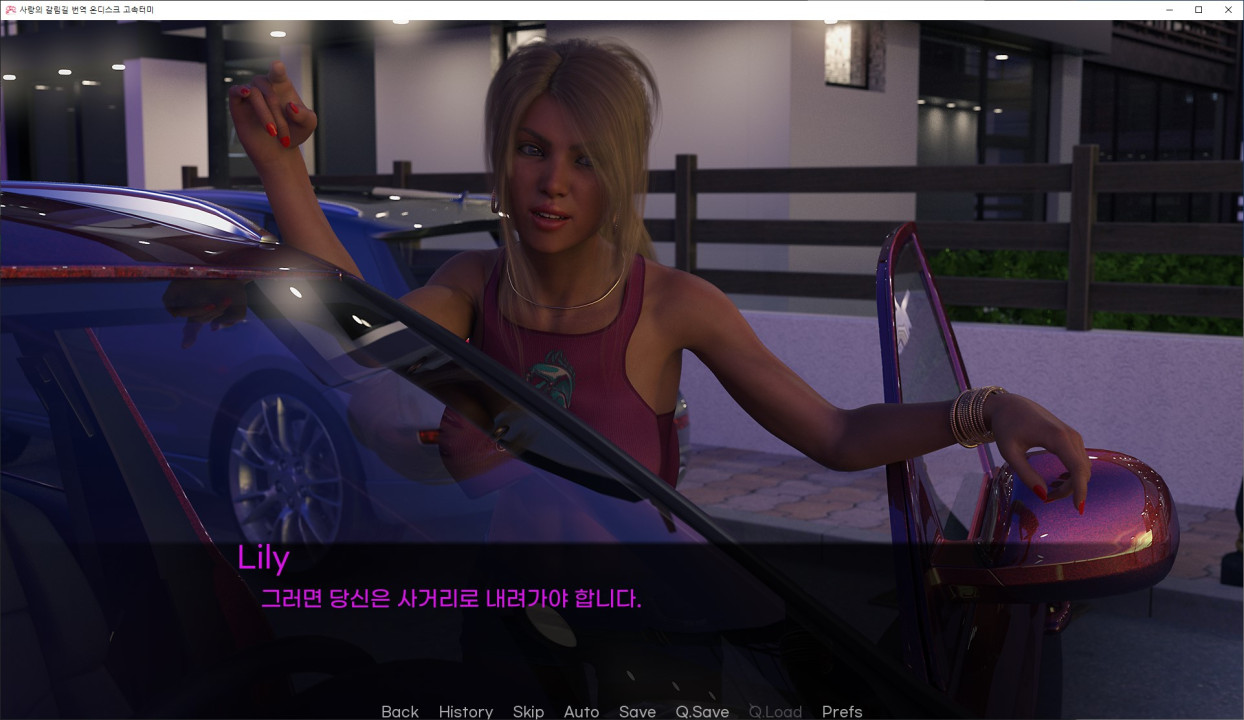Close the game window
The width and height of the screenshot is (1244, 720).
click(1228, 10)
